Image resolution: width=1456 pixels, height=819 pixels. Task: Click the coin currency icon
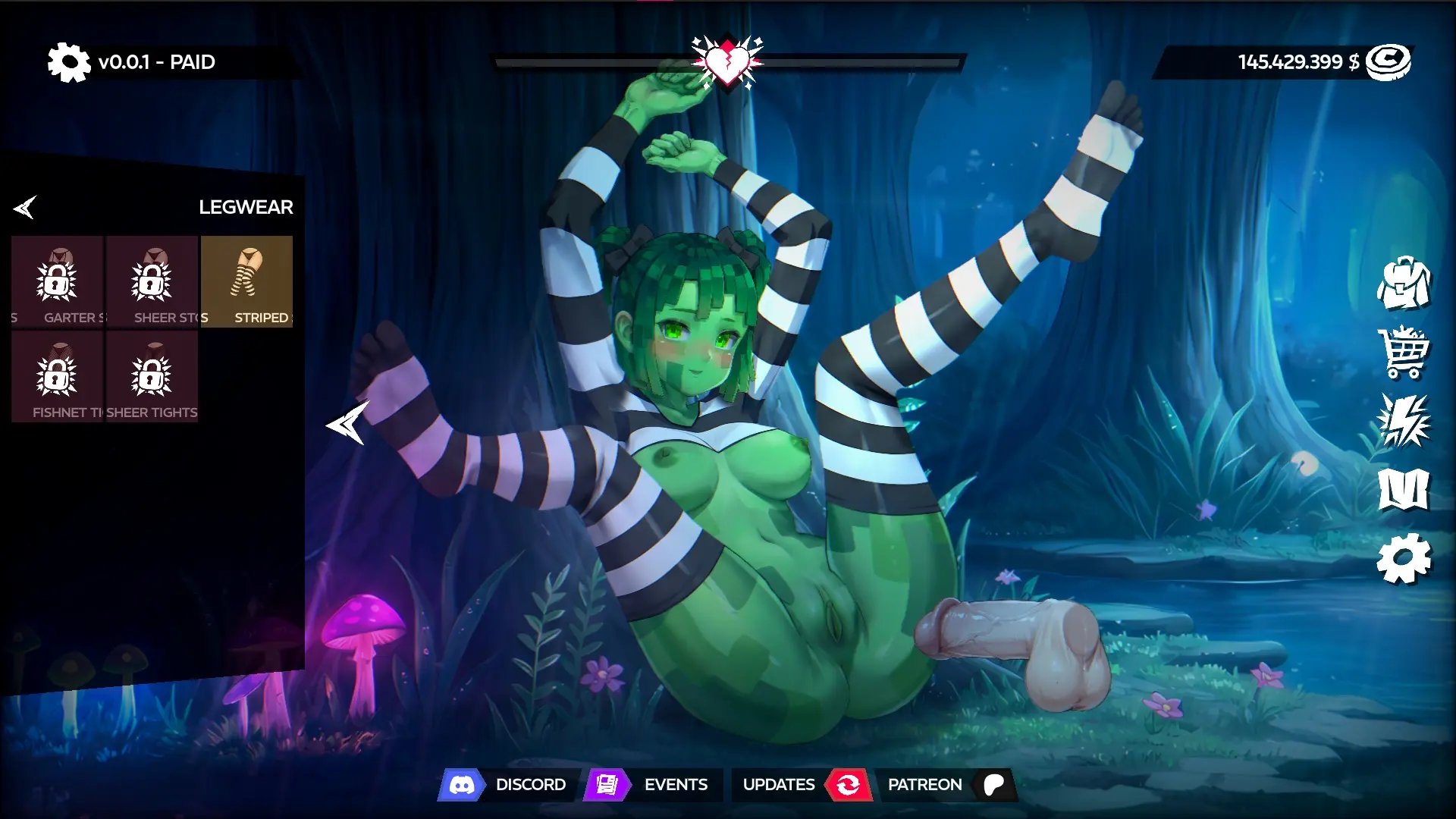(1388, 62)
